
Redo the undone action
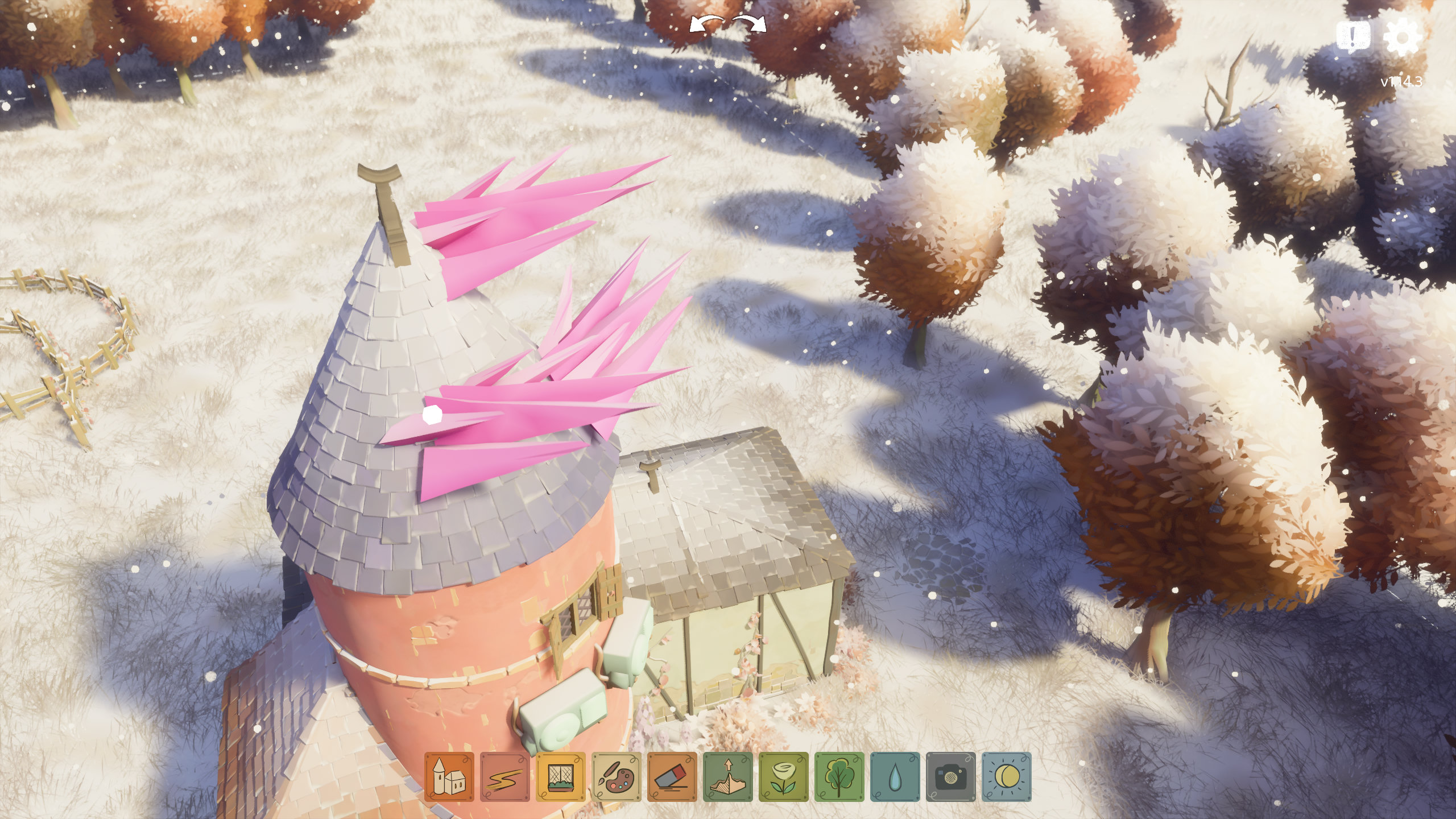(750, 25)
